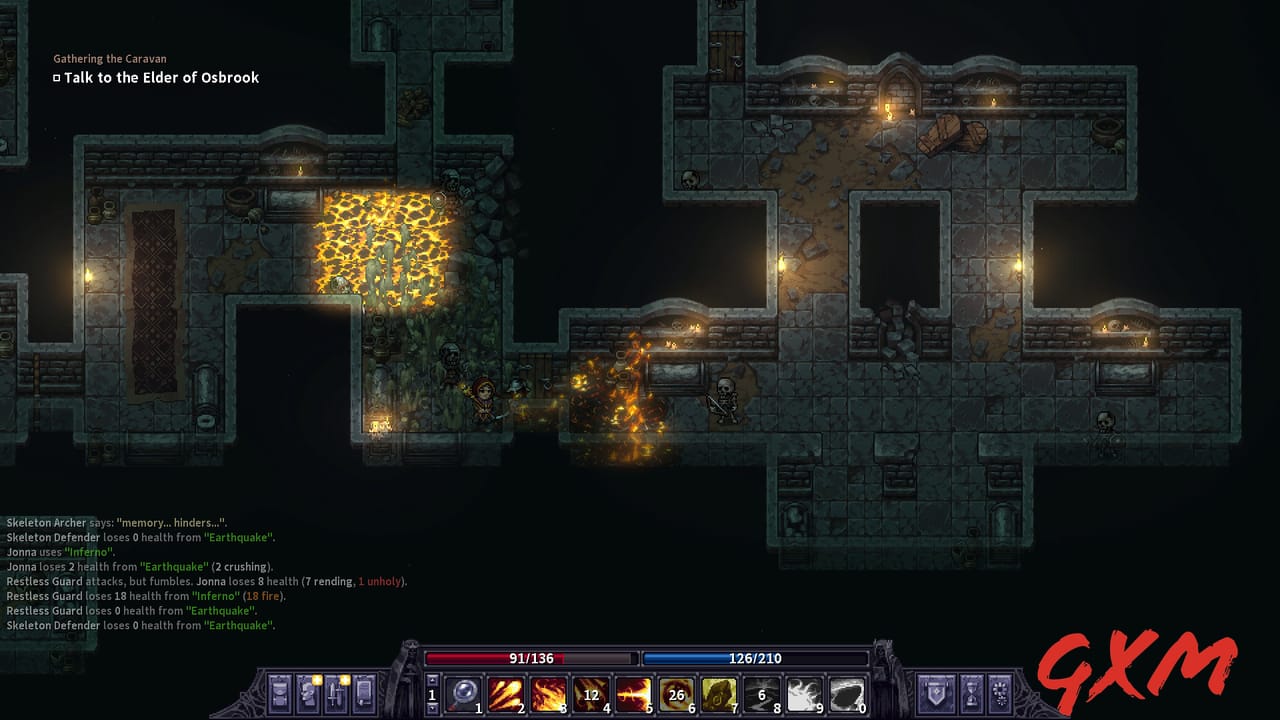1280x720 pixels.
Task: Open the journal with the book icon
Action: coord(363,694)
